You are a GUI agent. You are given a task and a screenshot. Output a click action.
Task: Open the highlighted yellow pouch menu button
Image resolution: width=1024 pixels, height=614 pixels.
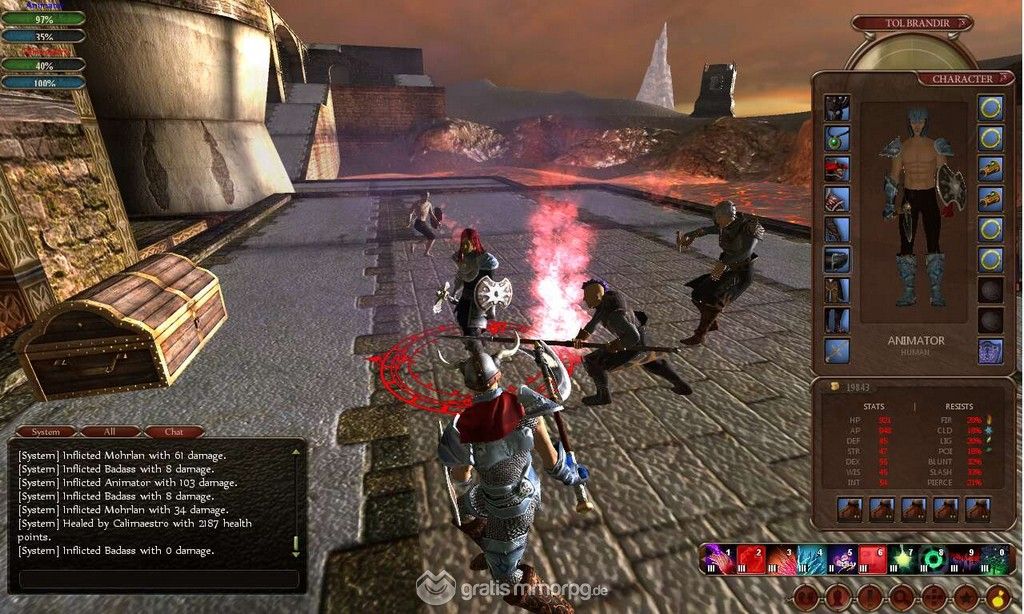point(997,598)
